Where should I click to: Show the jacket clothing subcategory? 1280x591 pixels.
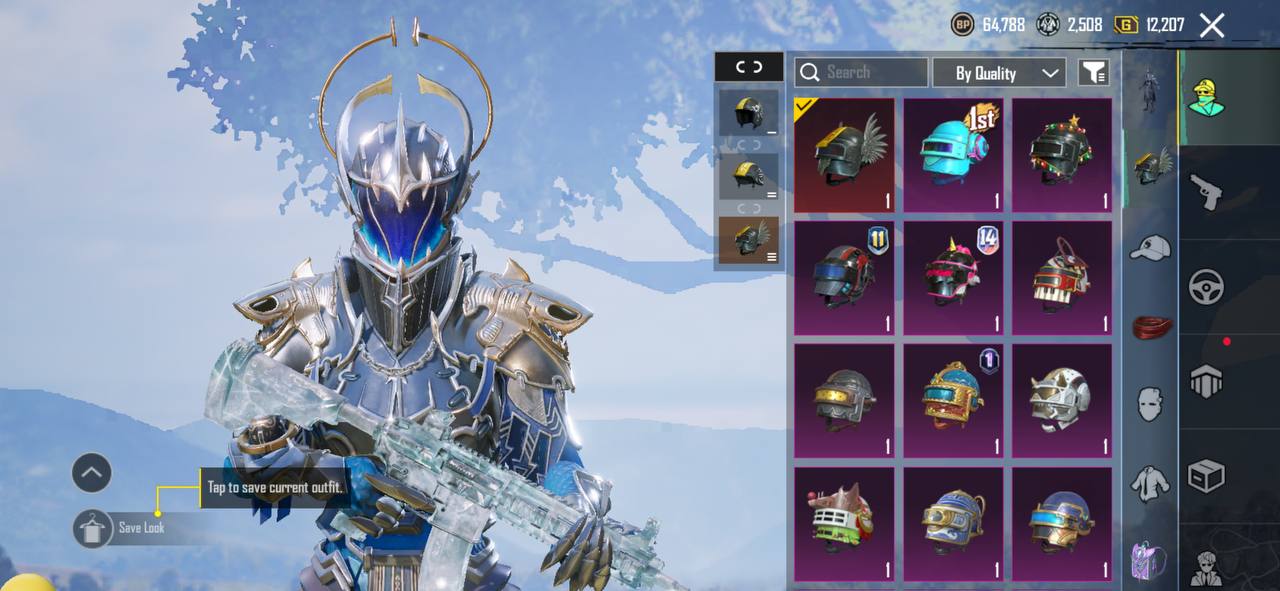click(1150, 484)
